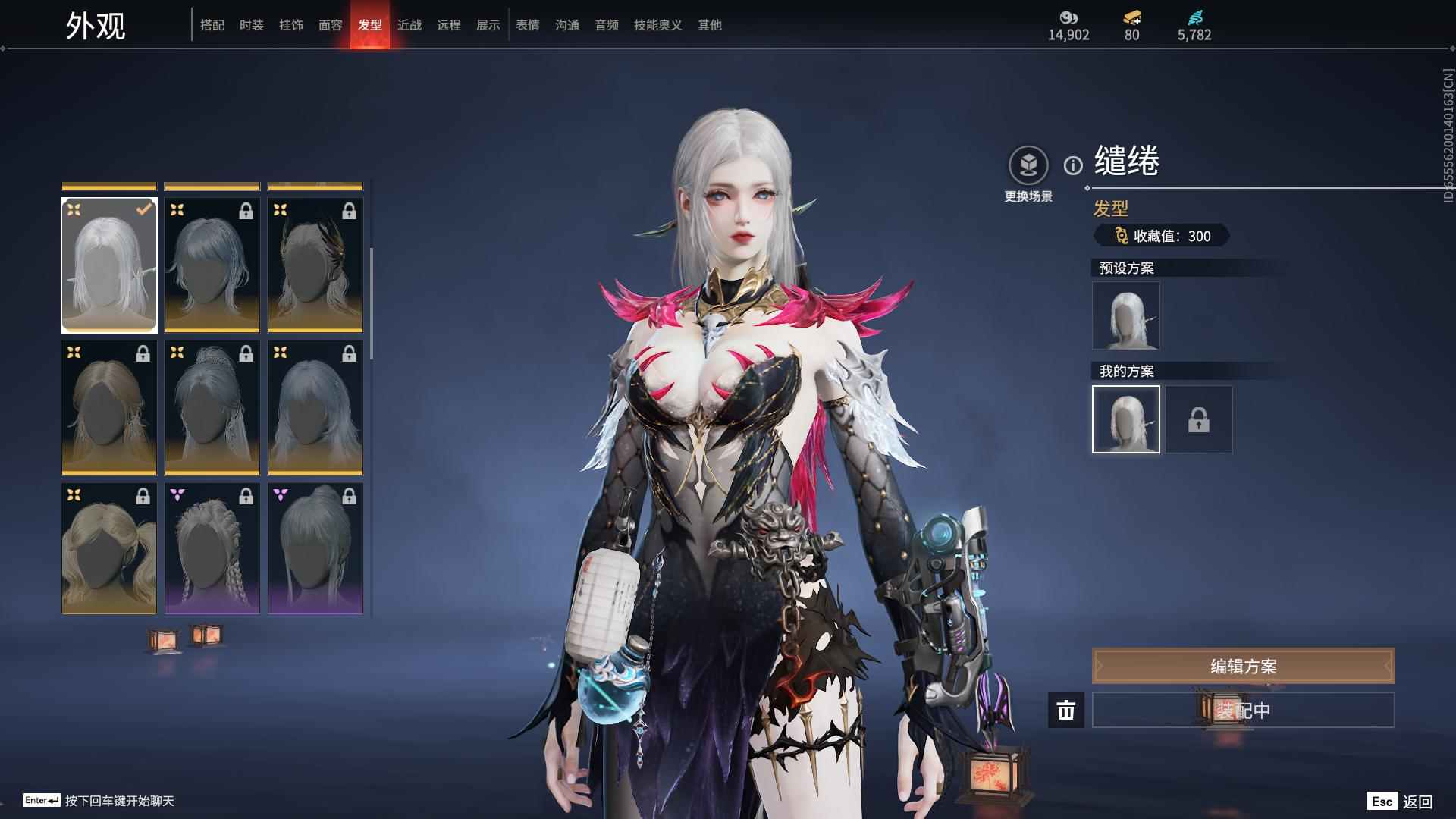Screen dimensions: 1456x819
Task: Open the 时装 category tab
Action: 252,25
